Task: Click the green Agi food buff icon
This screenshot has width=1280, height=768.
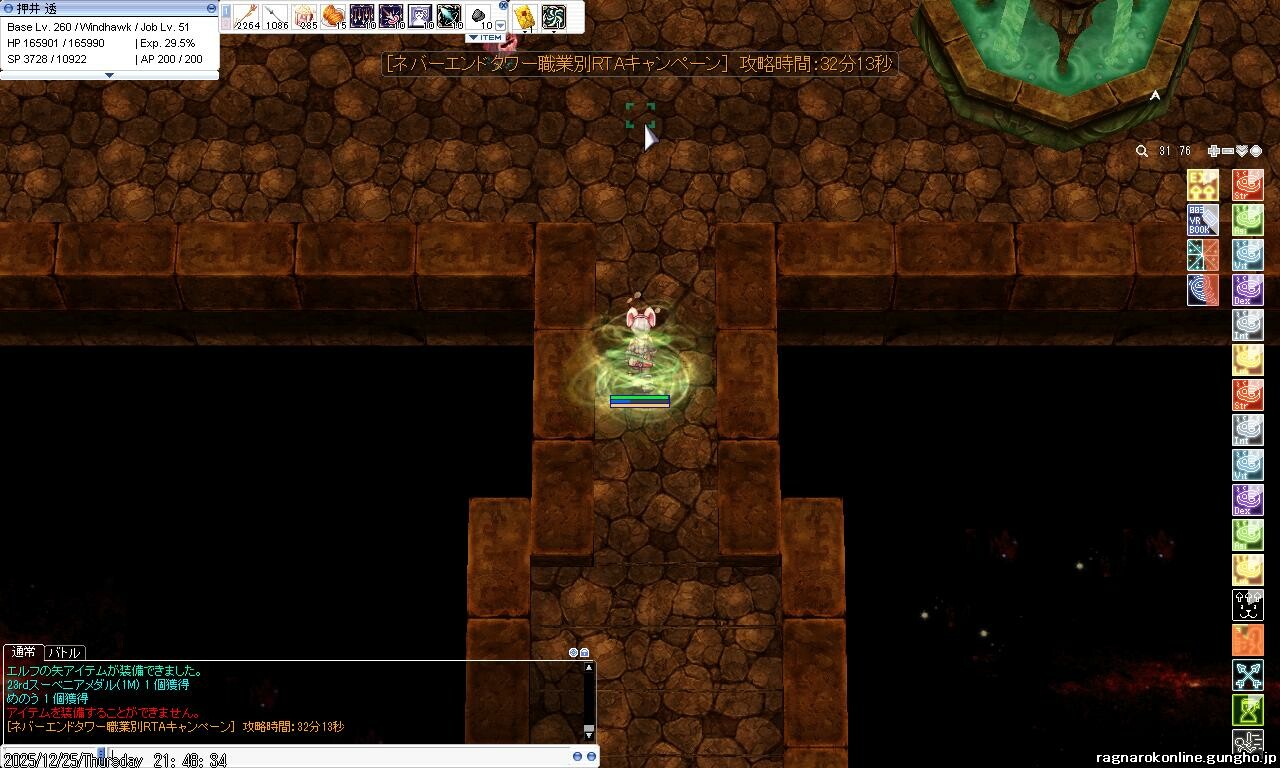Action: pyautogui.click(x=1248, y=220)
